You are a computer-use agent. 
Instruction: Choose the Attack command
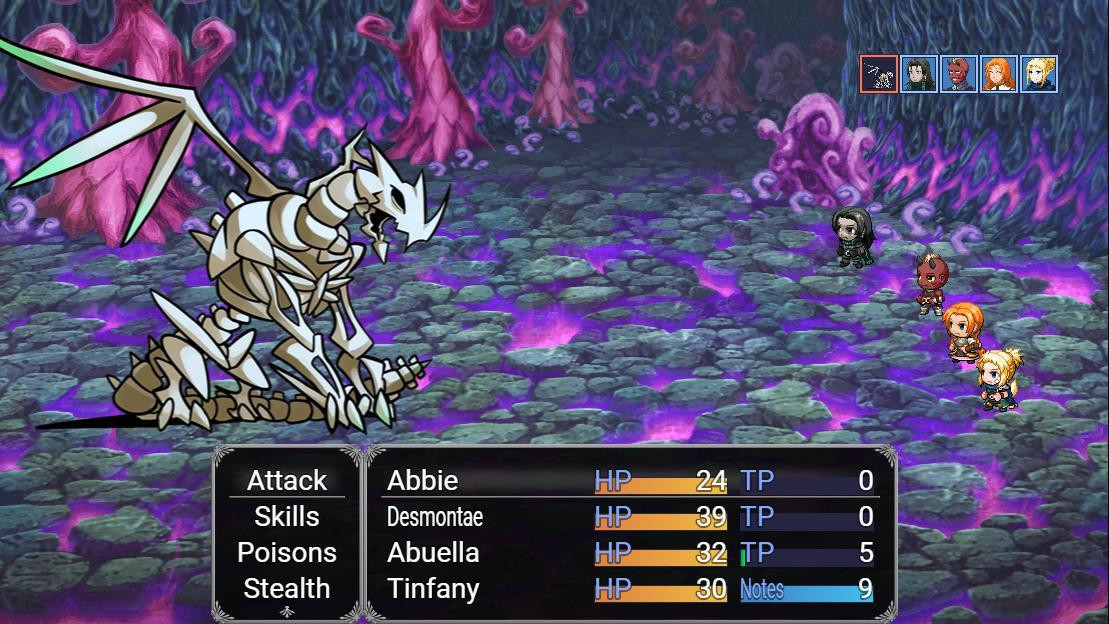tap(287, 481)
